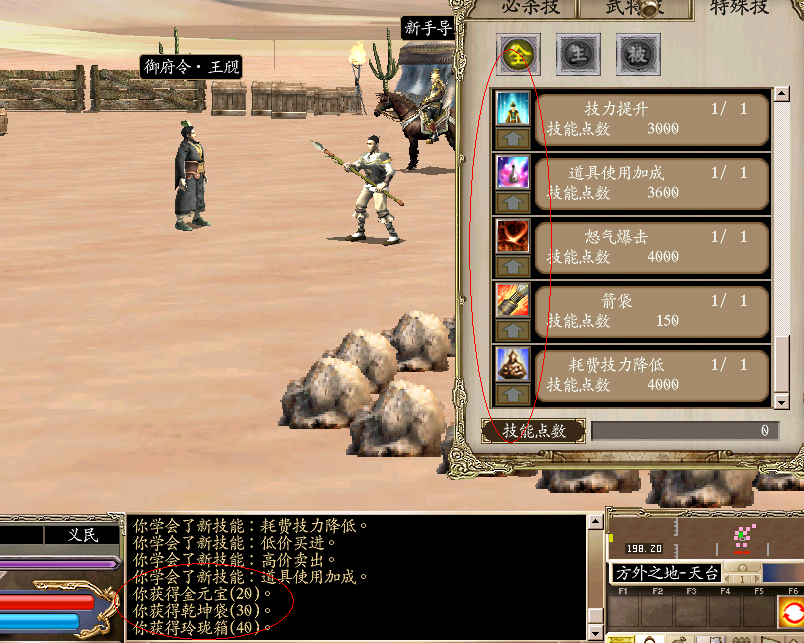Select the 箭袋 quiver skill icon
Image resolution: width=804 pixels, height=643 pixels.
(514, 299)
